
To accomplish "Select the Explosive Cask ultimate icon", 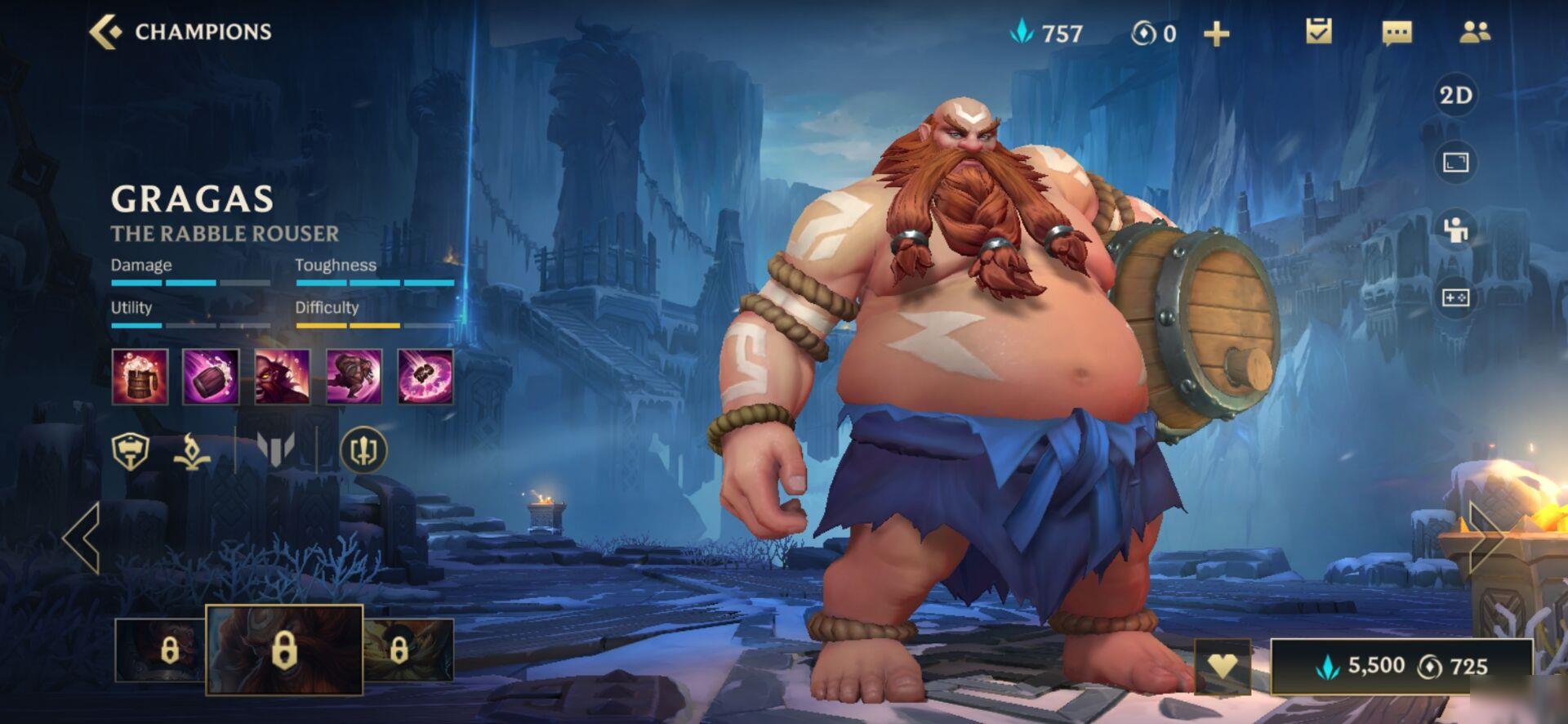I will pyautogui.click(x=425, y=377).
